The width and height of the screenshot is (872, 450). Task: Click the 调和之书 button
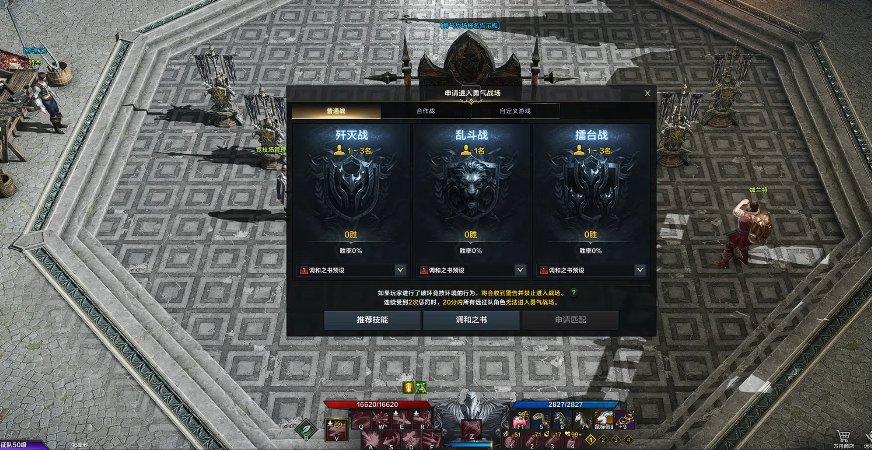click(x=470, y=320)
